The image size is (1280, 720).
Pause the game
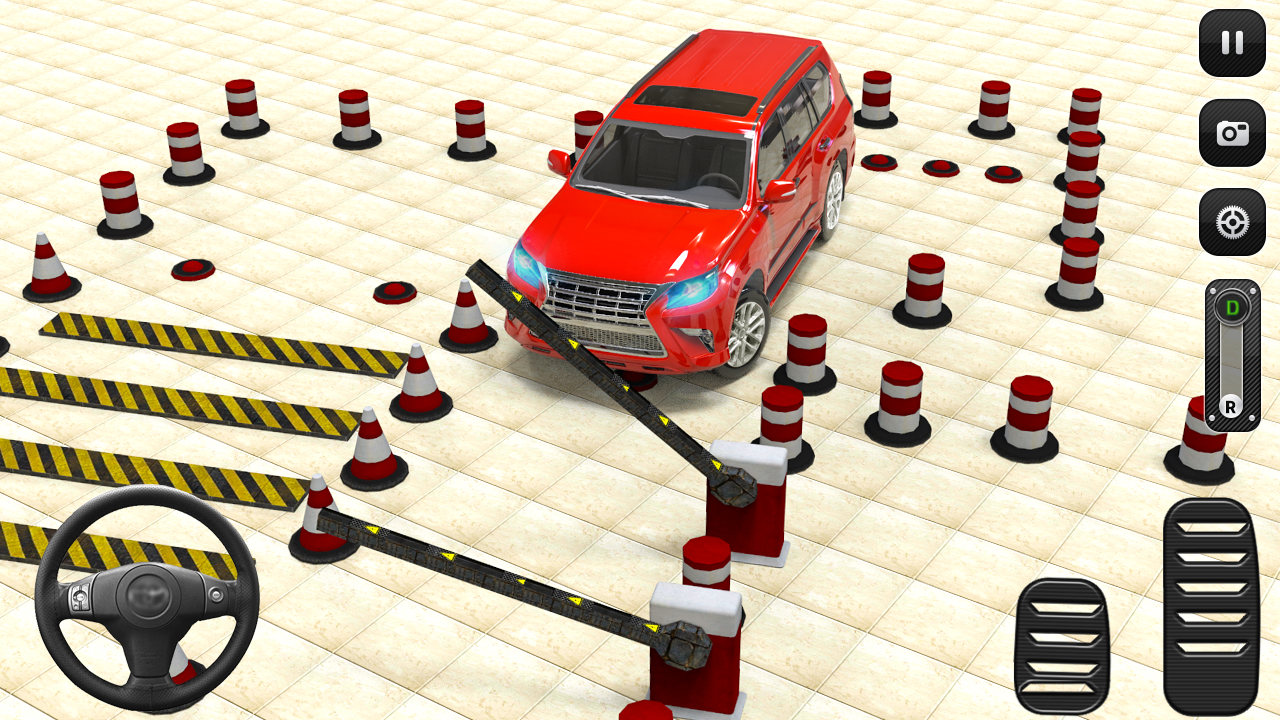pyautogui.click(x=1231, y=44)
